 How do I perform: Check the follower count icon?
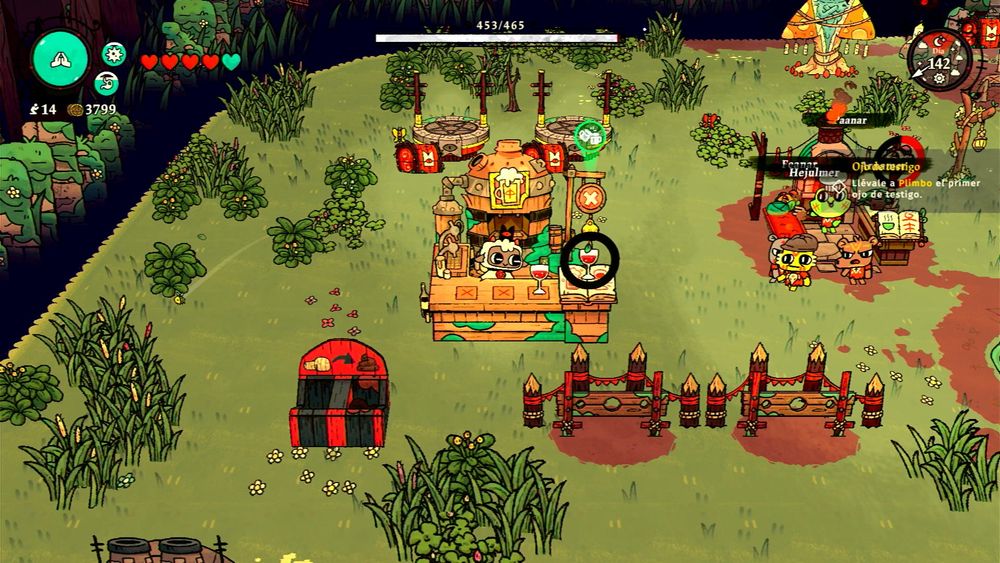tap(33, 110)
